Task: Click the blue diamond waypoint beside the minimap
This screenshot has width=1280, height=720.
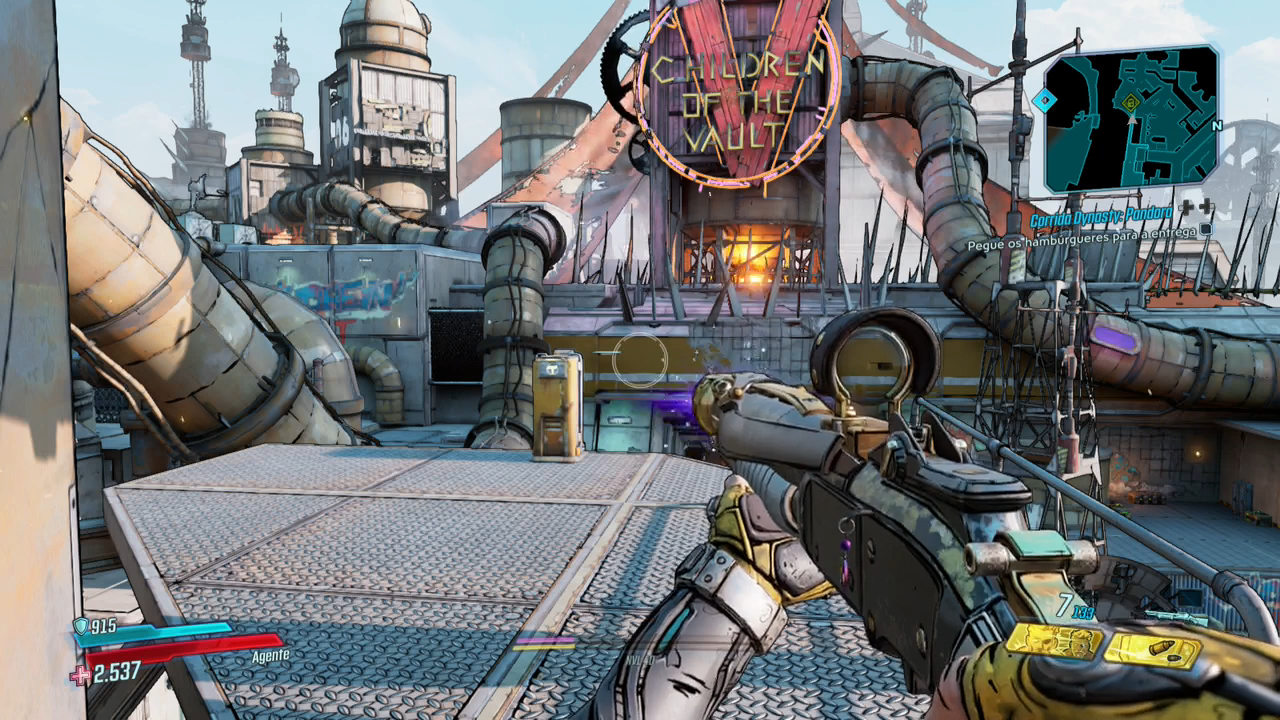Action: coord(1044,100)
